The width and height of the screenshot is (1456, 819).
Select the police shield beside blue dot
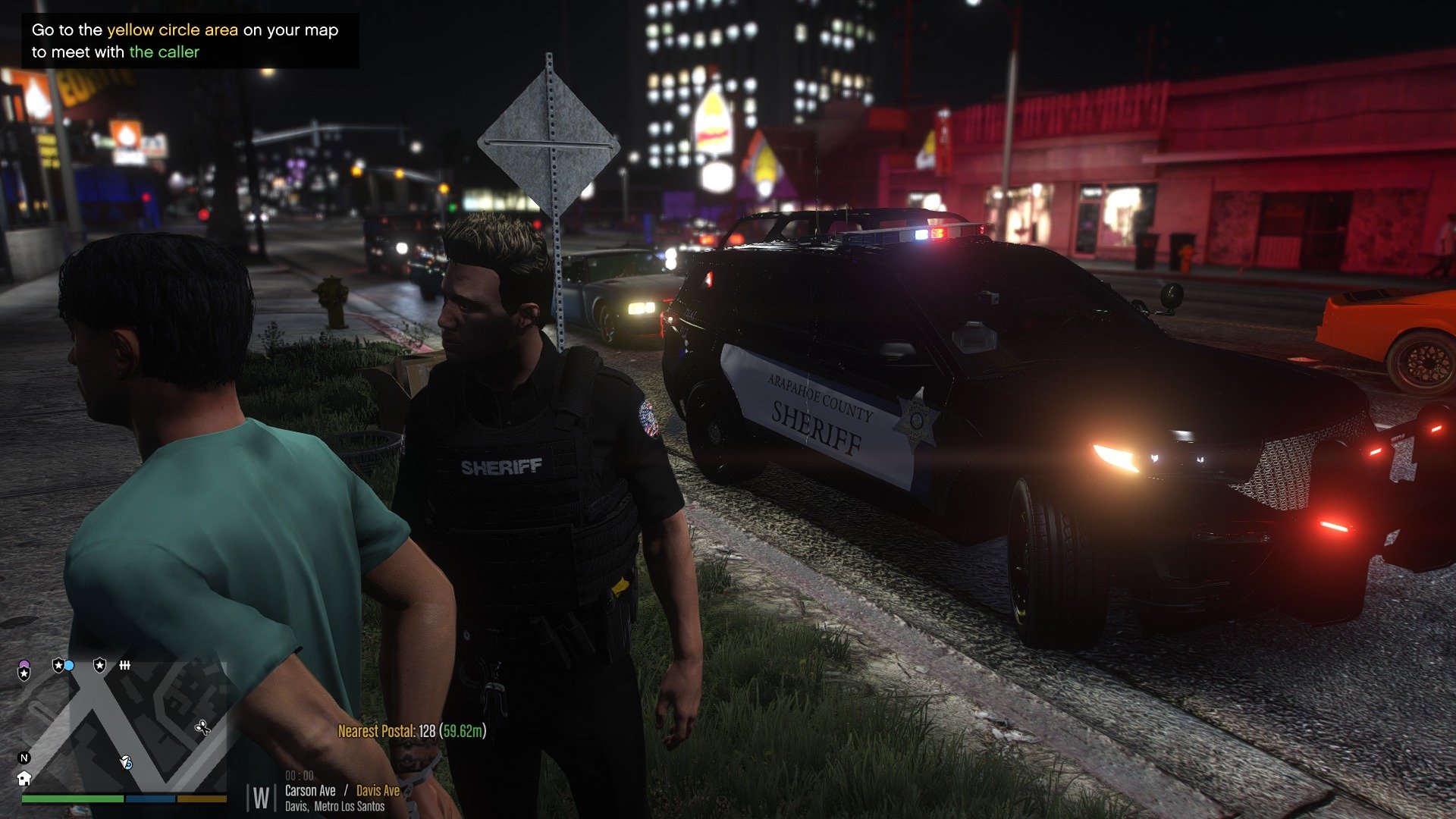[x=58, y=665]
